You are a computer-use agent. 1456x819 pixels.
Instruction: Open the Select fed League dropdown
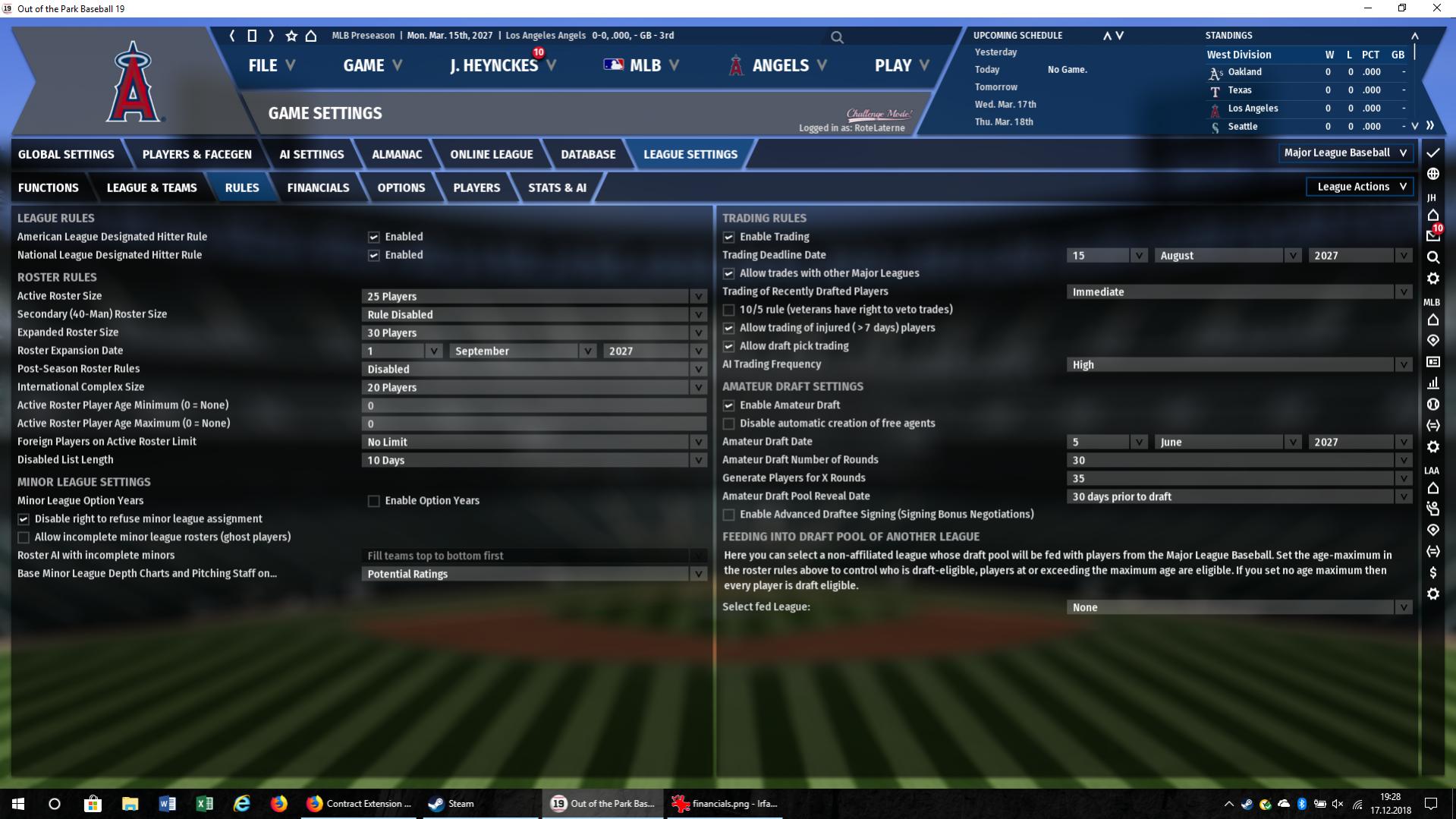tap(1238, 607)
